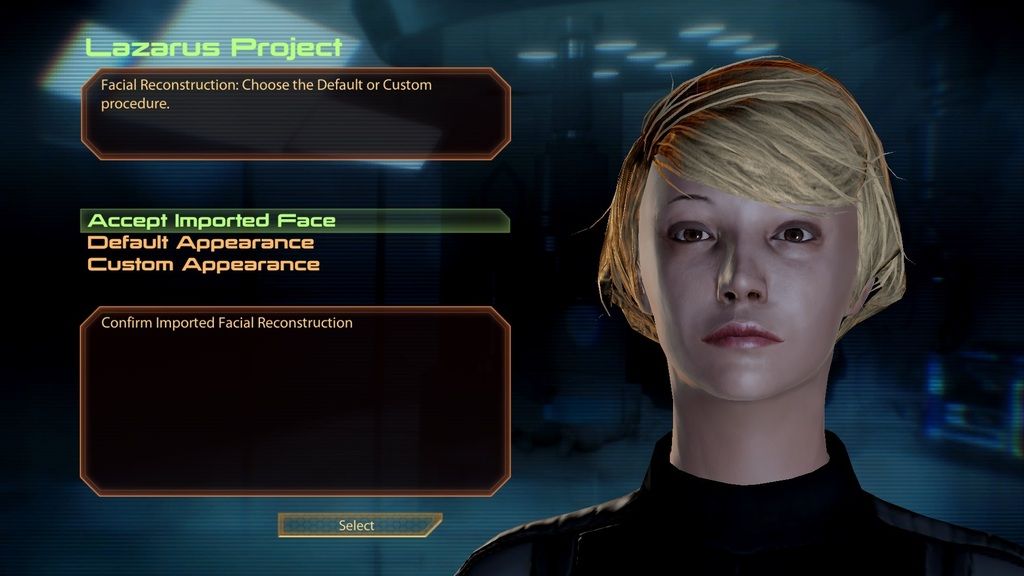Select Default Appearance menu entry
This screenshot has width=1024, height=576.
[201, 243]
